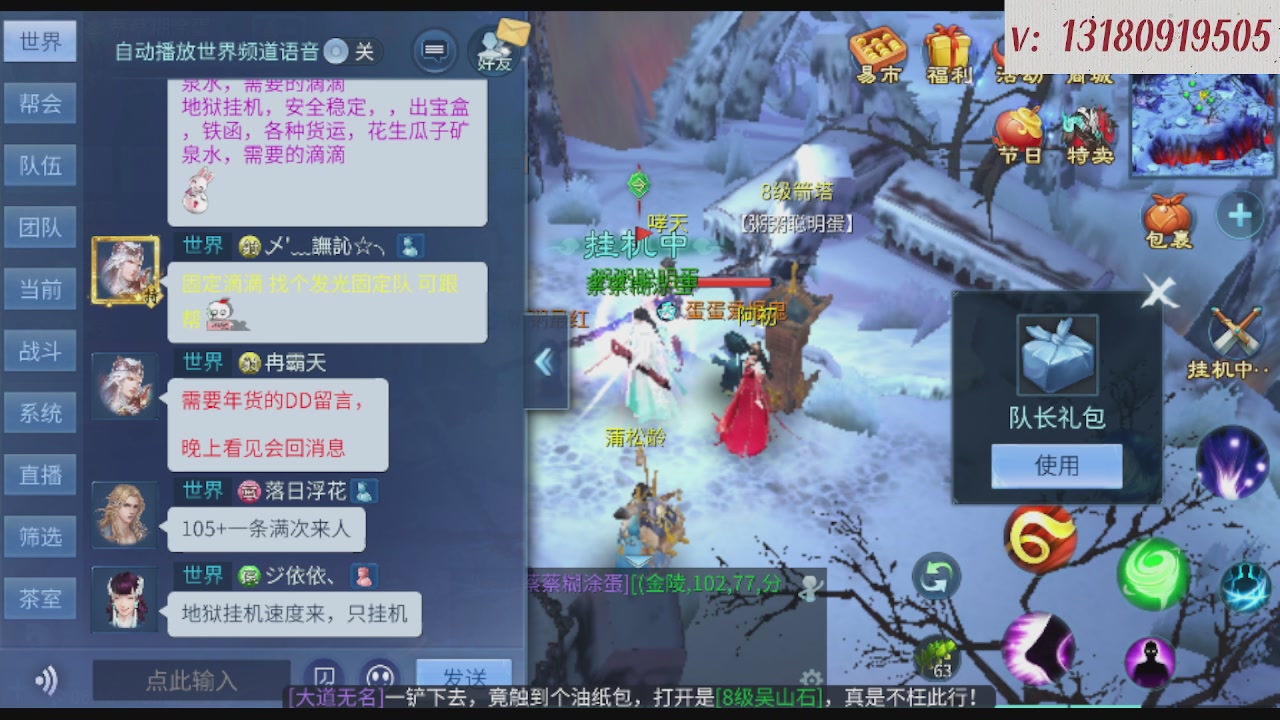Open the 茶室 tab

(x=40, y=598)
